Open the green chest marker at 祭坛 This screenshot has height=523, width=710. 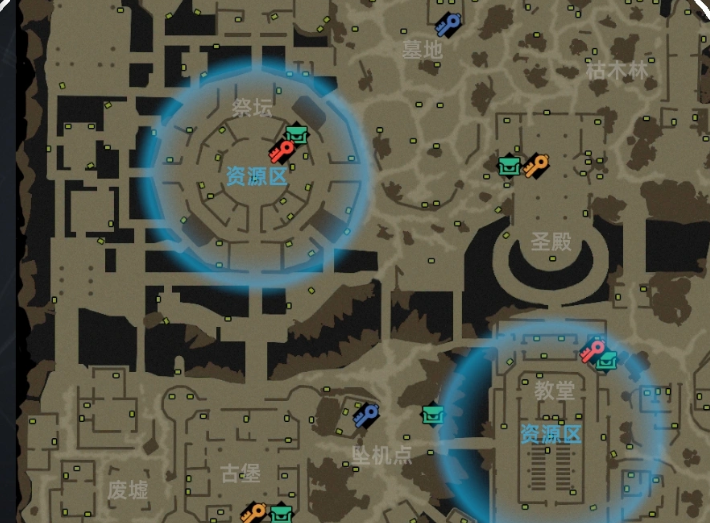296,134
